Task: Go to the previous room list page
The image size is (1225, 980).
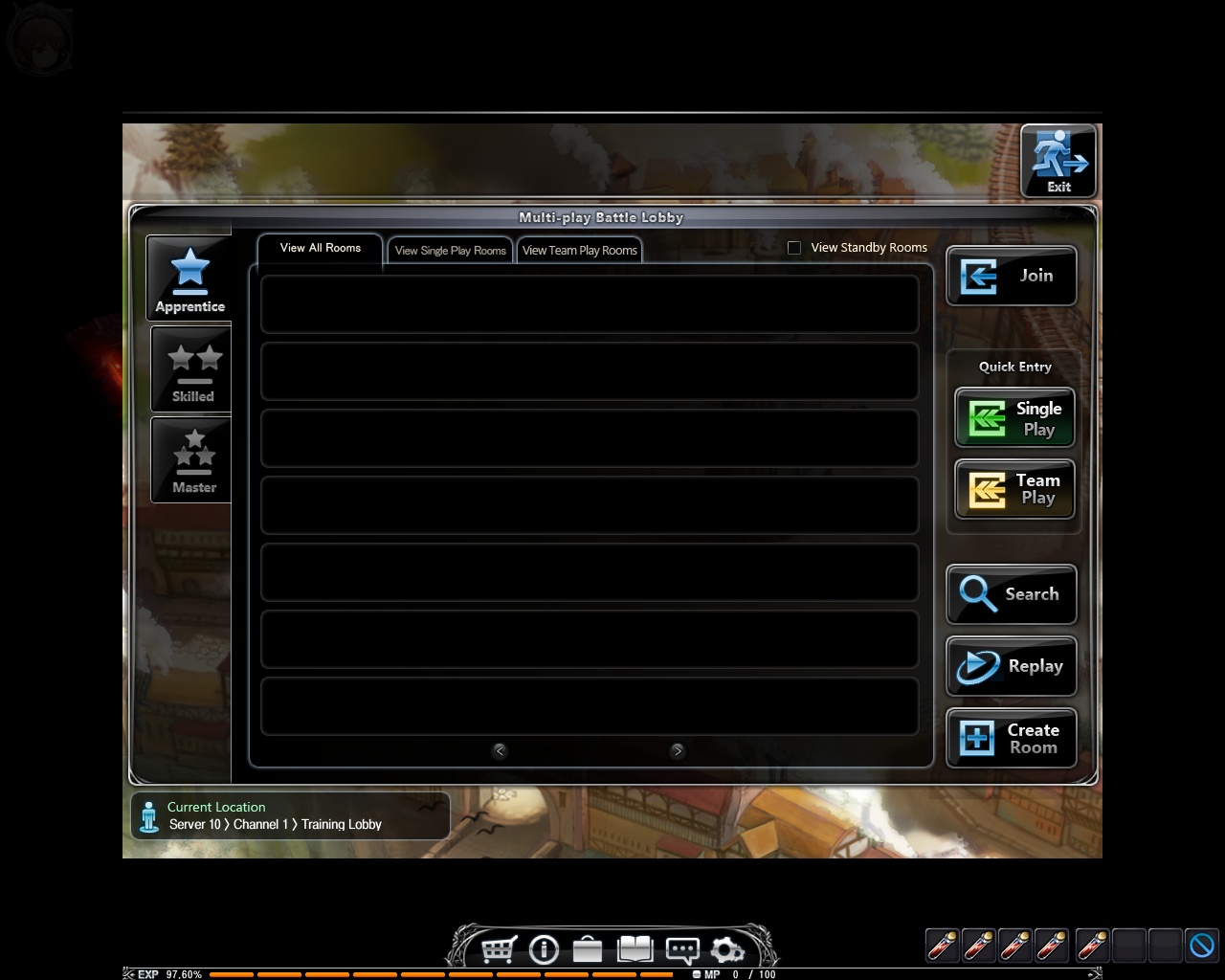Action: click(x=500, y=751)
